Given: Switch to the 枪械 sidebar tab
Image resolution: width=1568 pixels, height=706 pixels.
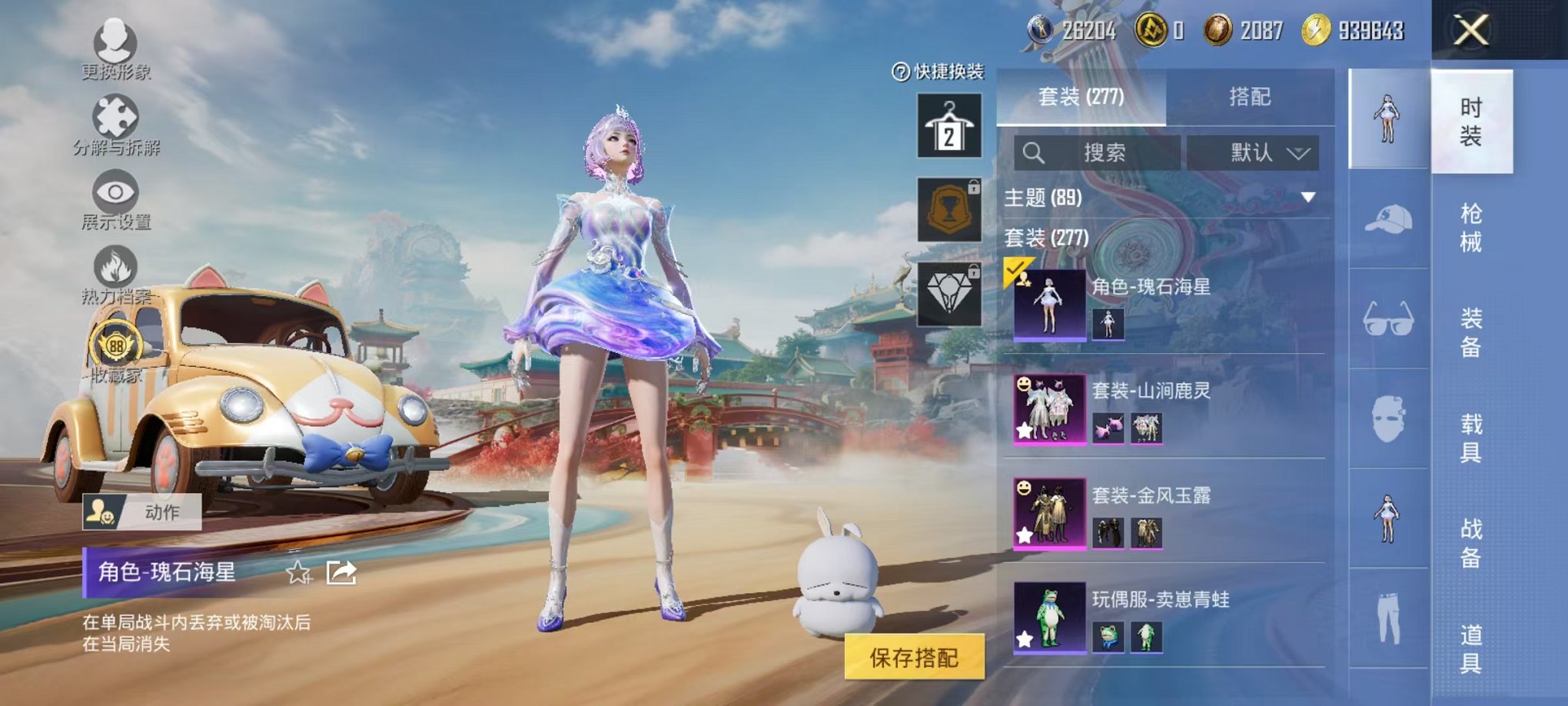Looking at the screenshot, I should click(x=1472, y=223).
